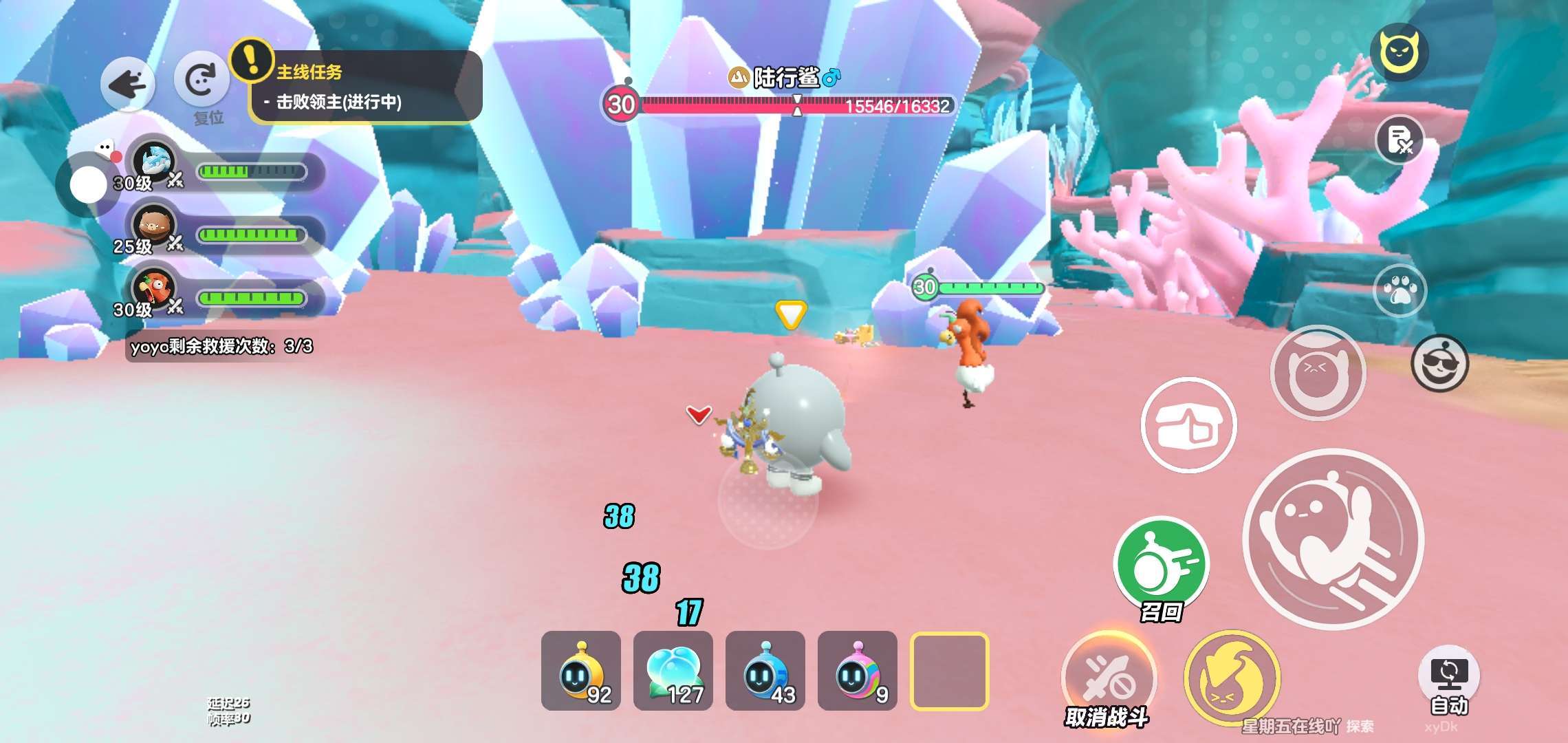
Task: Open the paw print pet menu
Action: point(1400,290)
